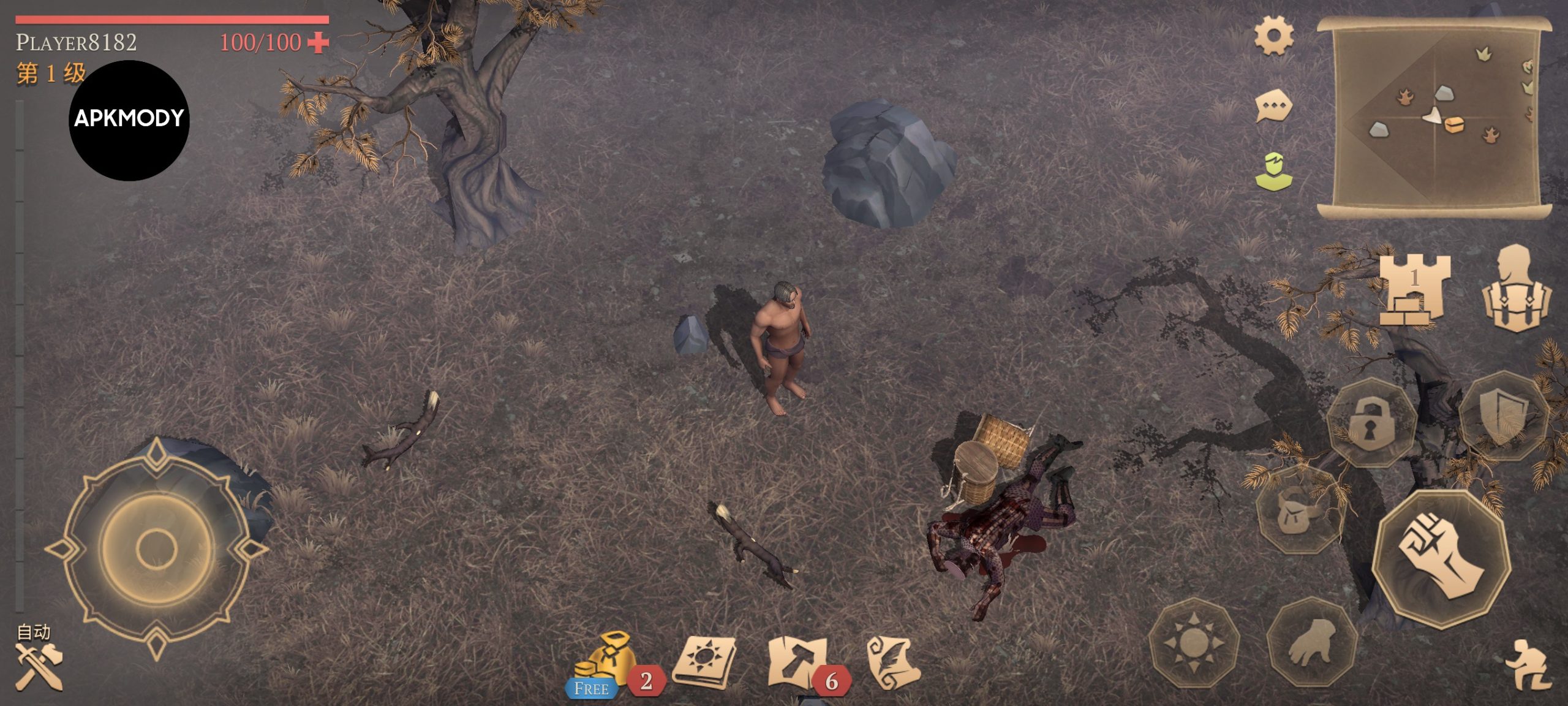1568x706 pixels.
Task: Click the green character profile icon
Action: click(1273, 172)
